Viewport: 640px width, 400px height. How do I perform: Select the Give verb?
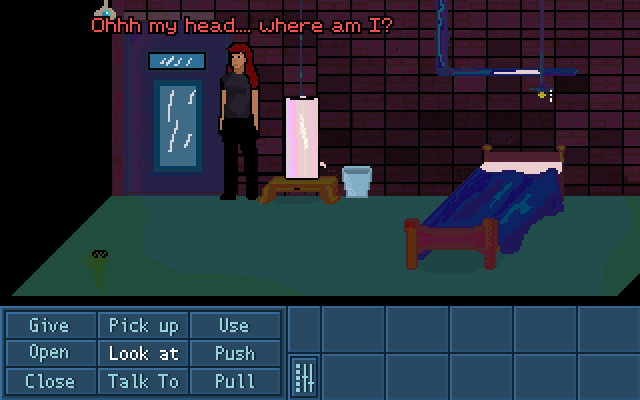click(x=49, y=326)
